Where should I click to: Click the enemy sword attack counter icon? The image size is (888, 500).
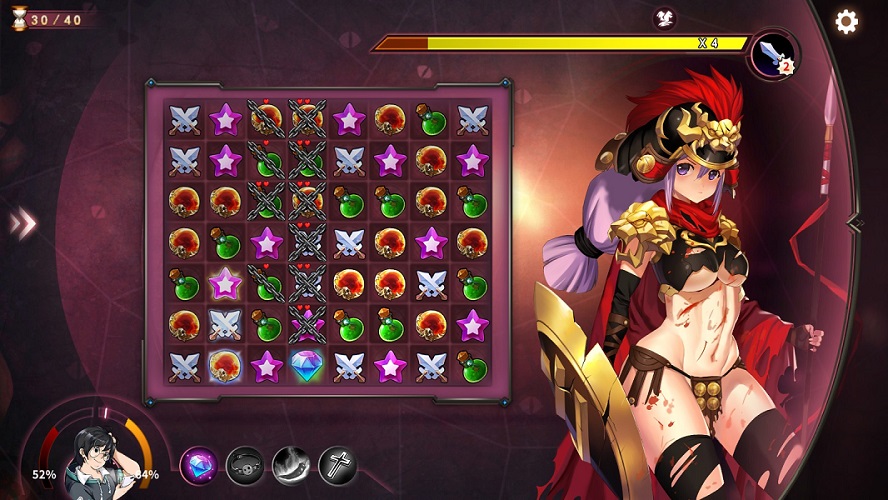773,53
